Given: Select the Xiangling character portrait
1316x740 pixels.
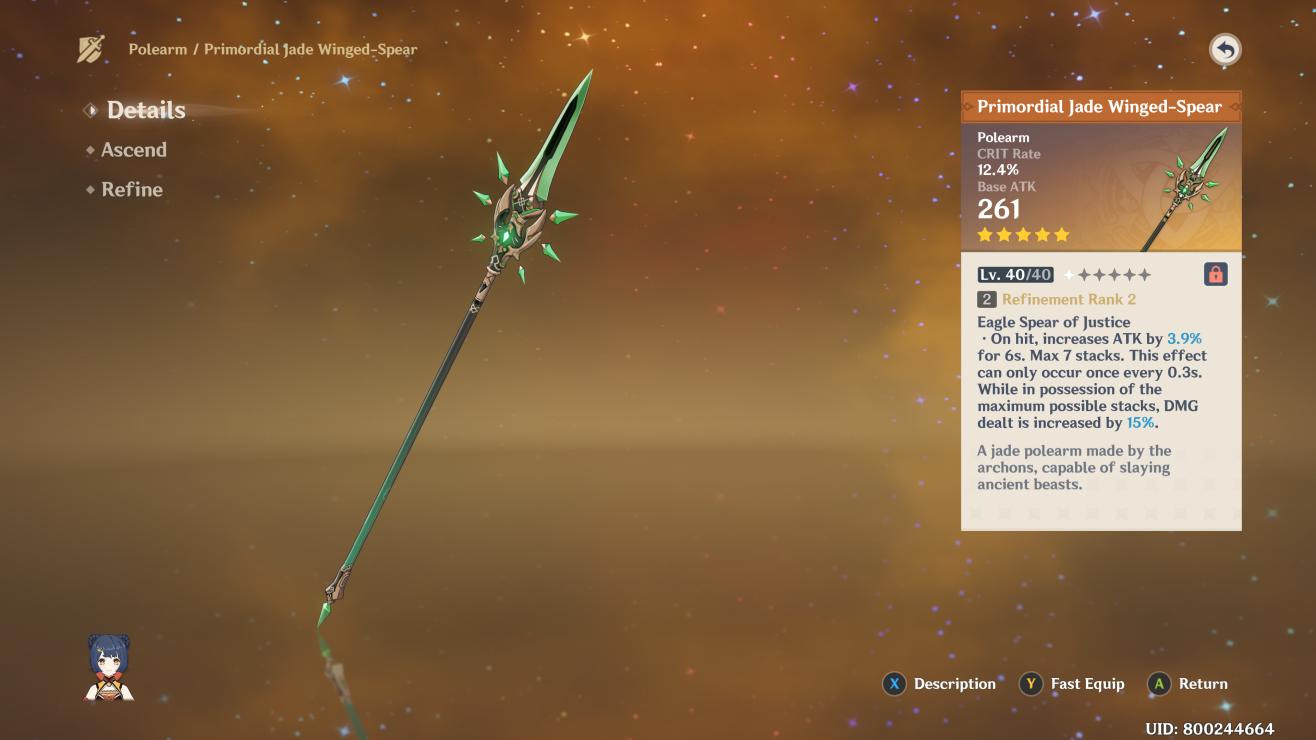Looking at the screenshot, I should click(x=109, y=667).
